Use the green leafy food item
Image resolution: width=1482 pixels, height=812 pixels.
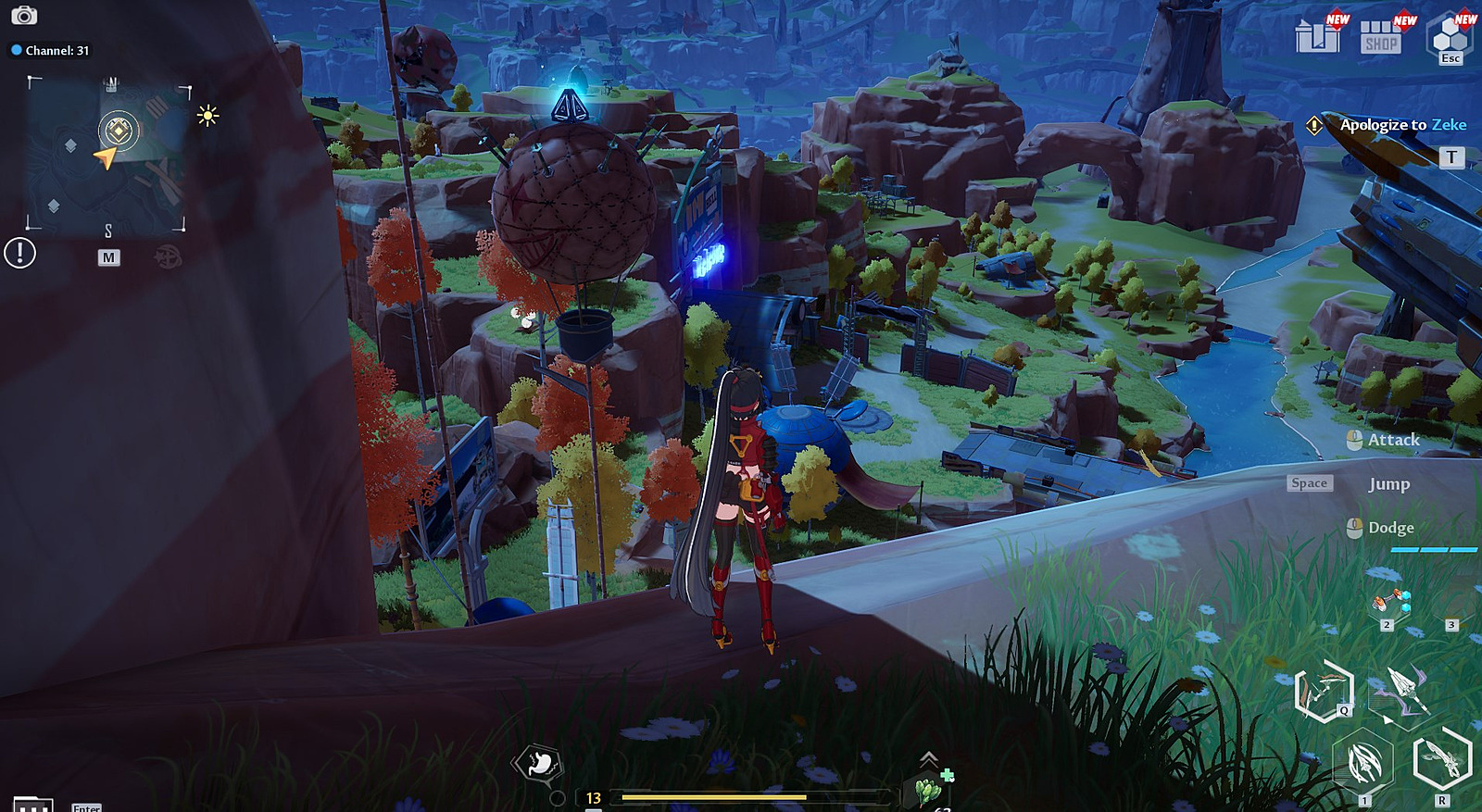coord(927,792)
